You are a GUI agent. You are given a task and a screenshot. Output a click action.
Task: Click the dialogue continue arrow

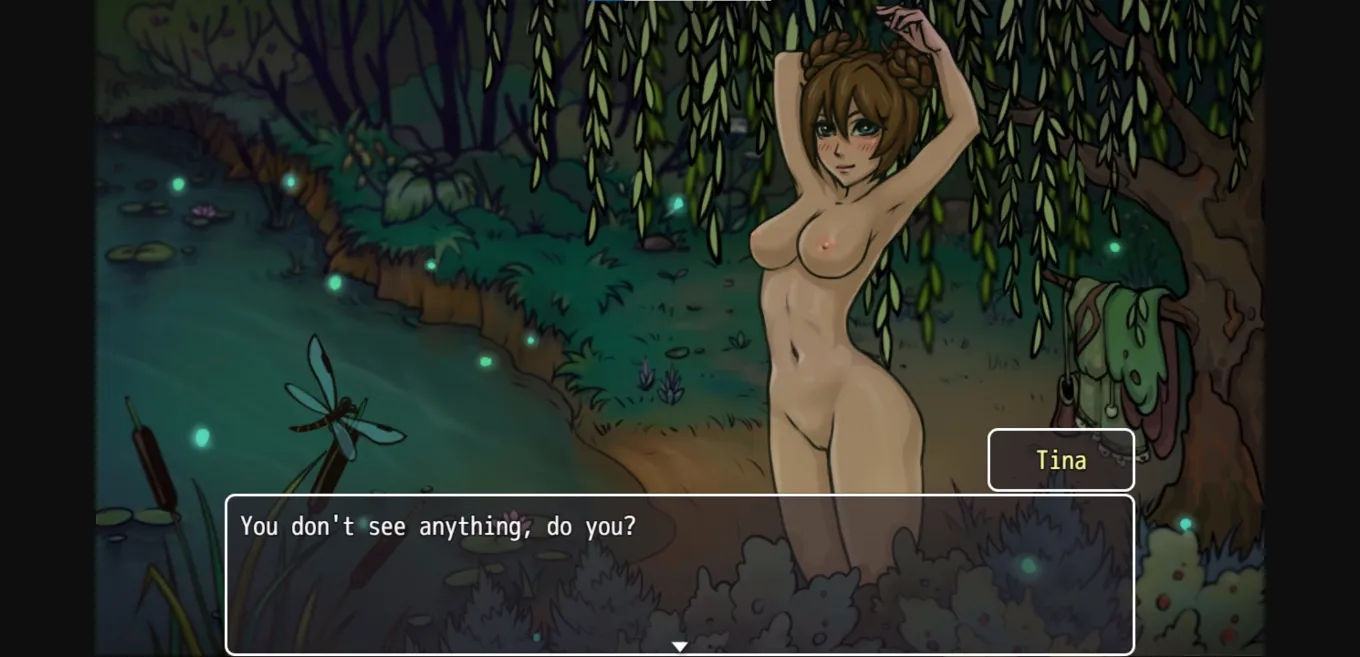pos(679,647)
